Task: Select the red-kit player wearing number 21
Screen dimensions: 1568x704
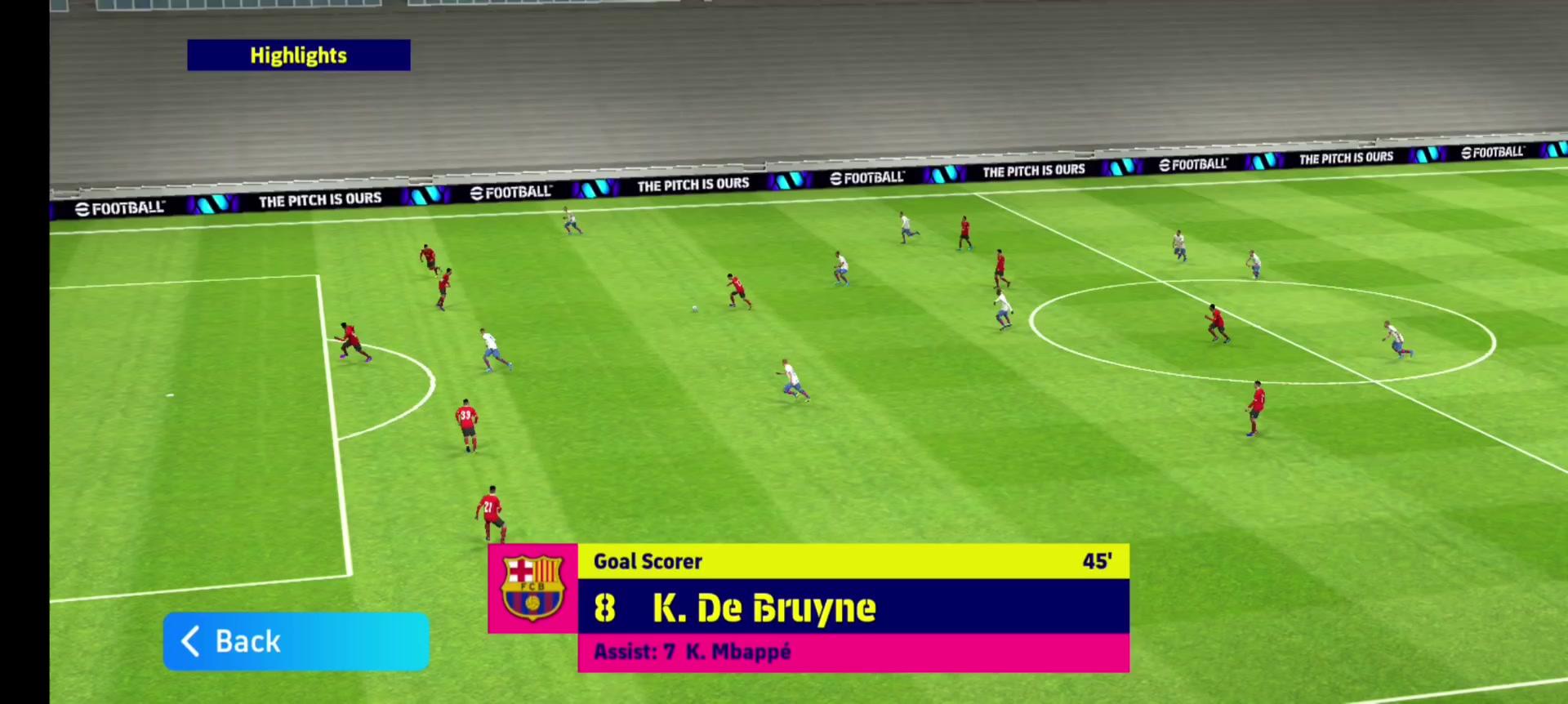Action: (491, 510)
